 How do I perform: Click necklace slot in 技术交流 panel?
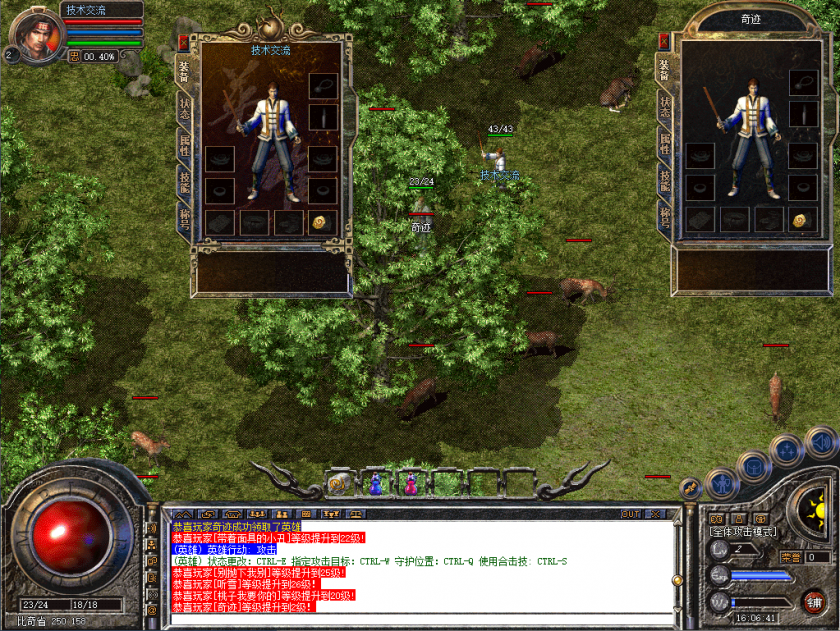(322, 86)
